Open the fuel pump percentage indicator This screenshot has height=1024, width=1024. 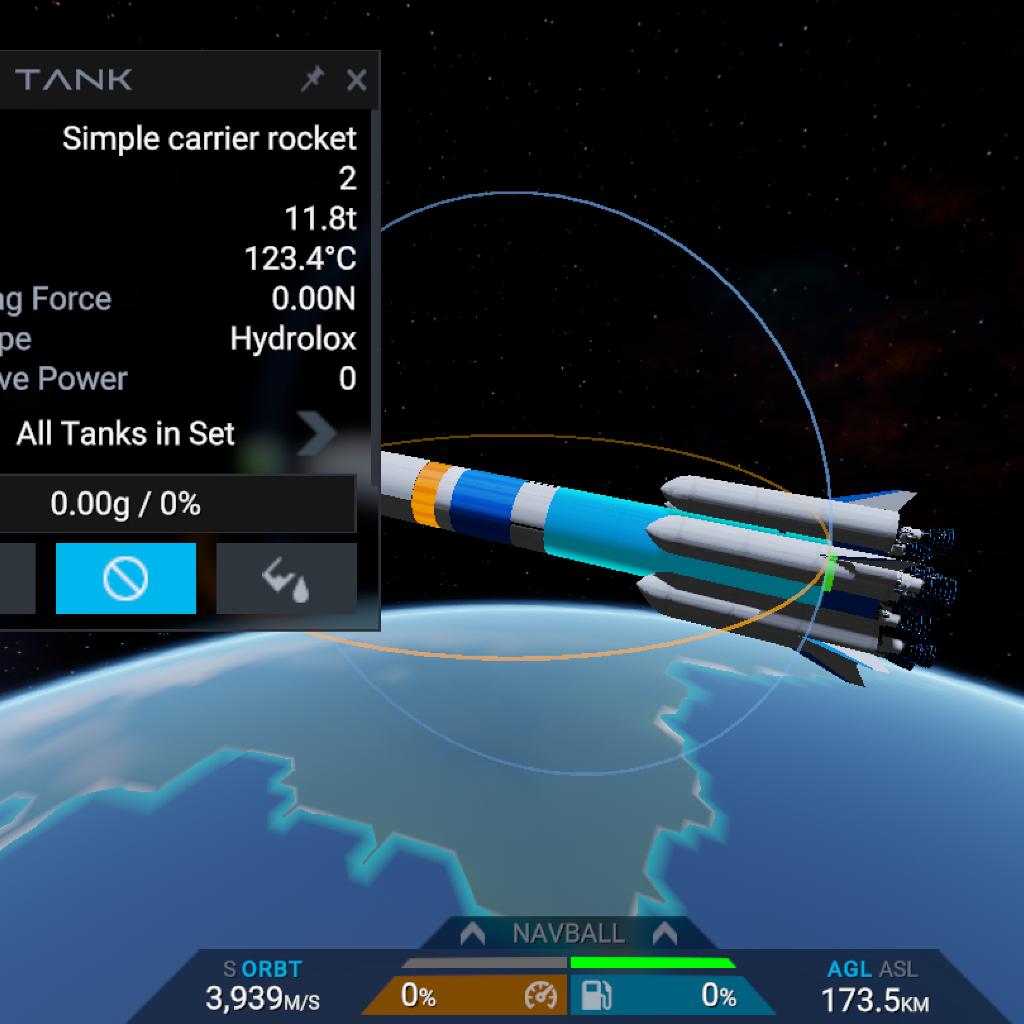(670, 995)
